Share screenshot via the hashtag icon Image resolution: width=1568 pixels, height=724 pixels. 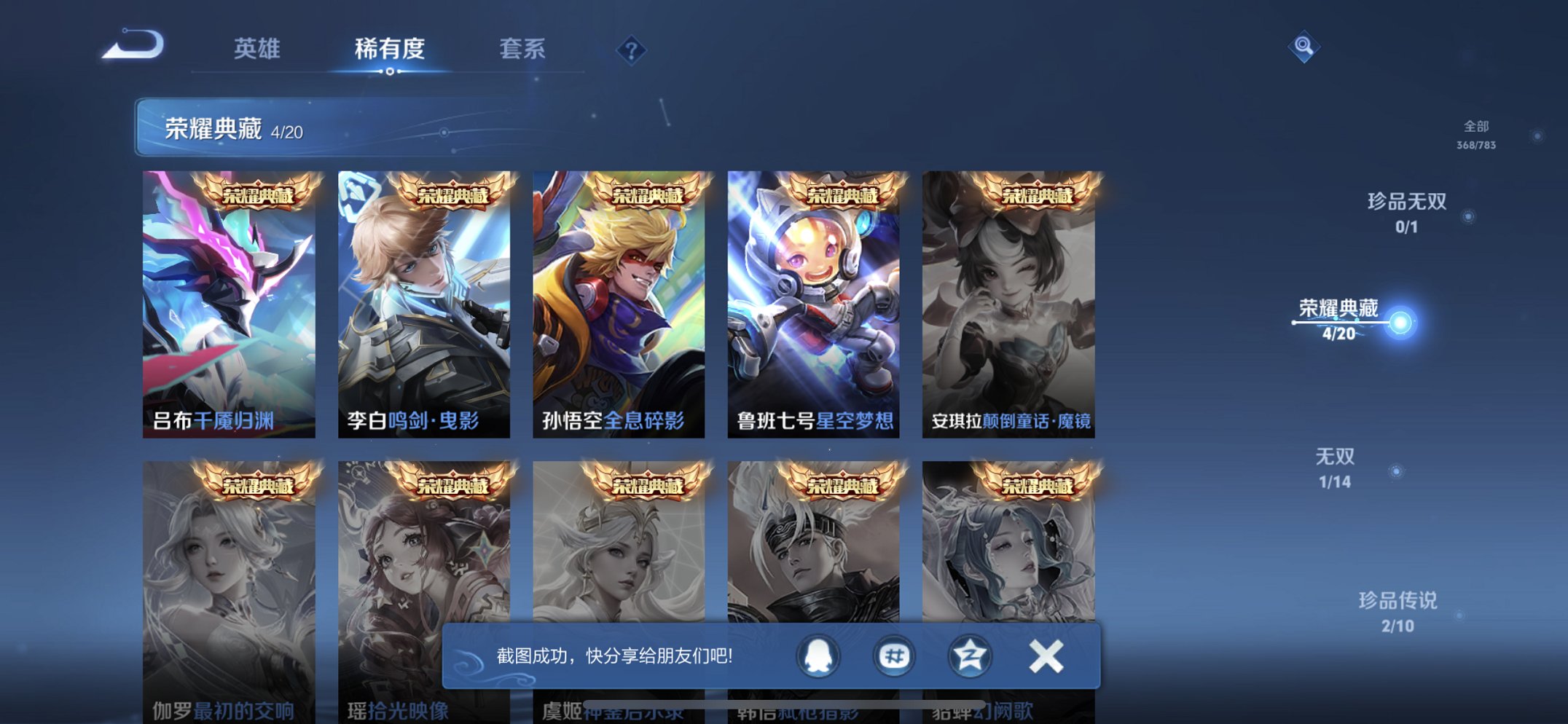(x=893, y=655)
